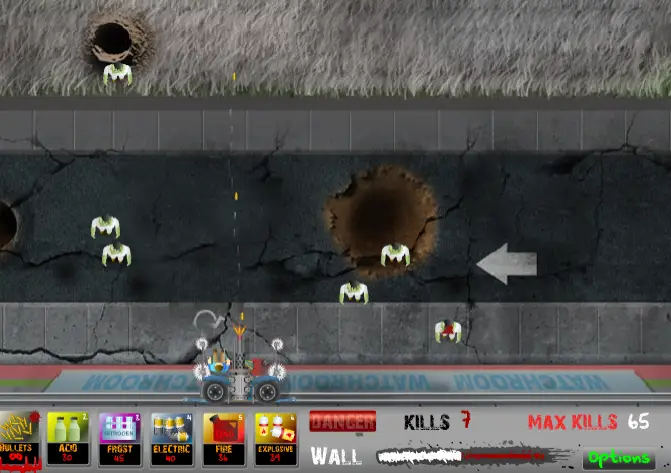Viewport: 671px width, 473px height.
Task: Switch to Frost nitrogen ammo
Action: coord(120,439)
